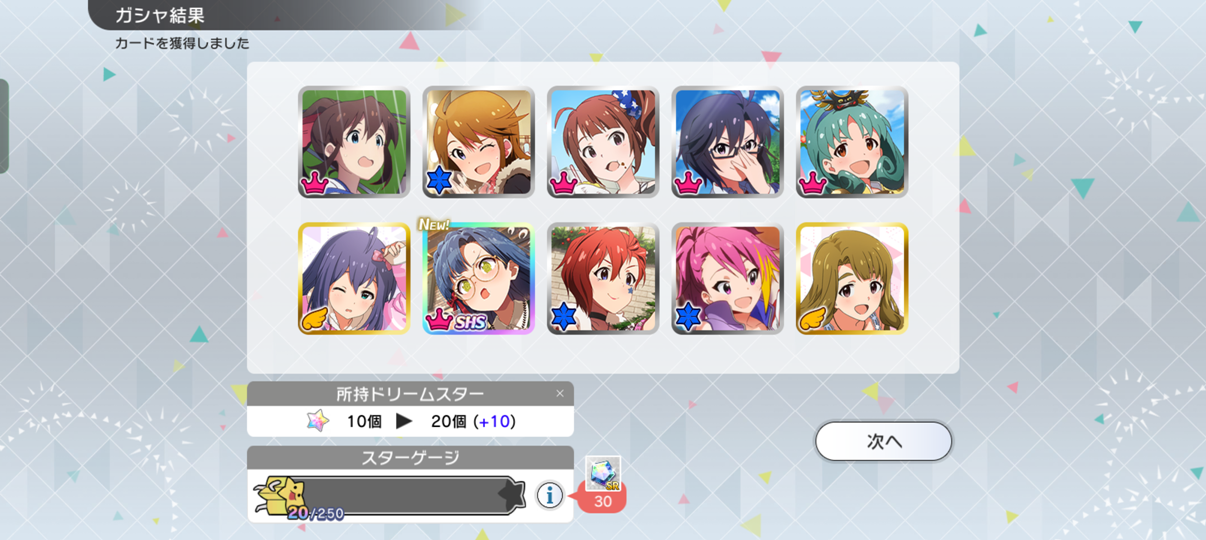Select the dark-haired card with black glasses
The height and width of the screenshot is (540, 1206).
coord(727,142)
